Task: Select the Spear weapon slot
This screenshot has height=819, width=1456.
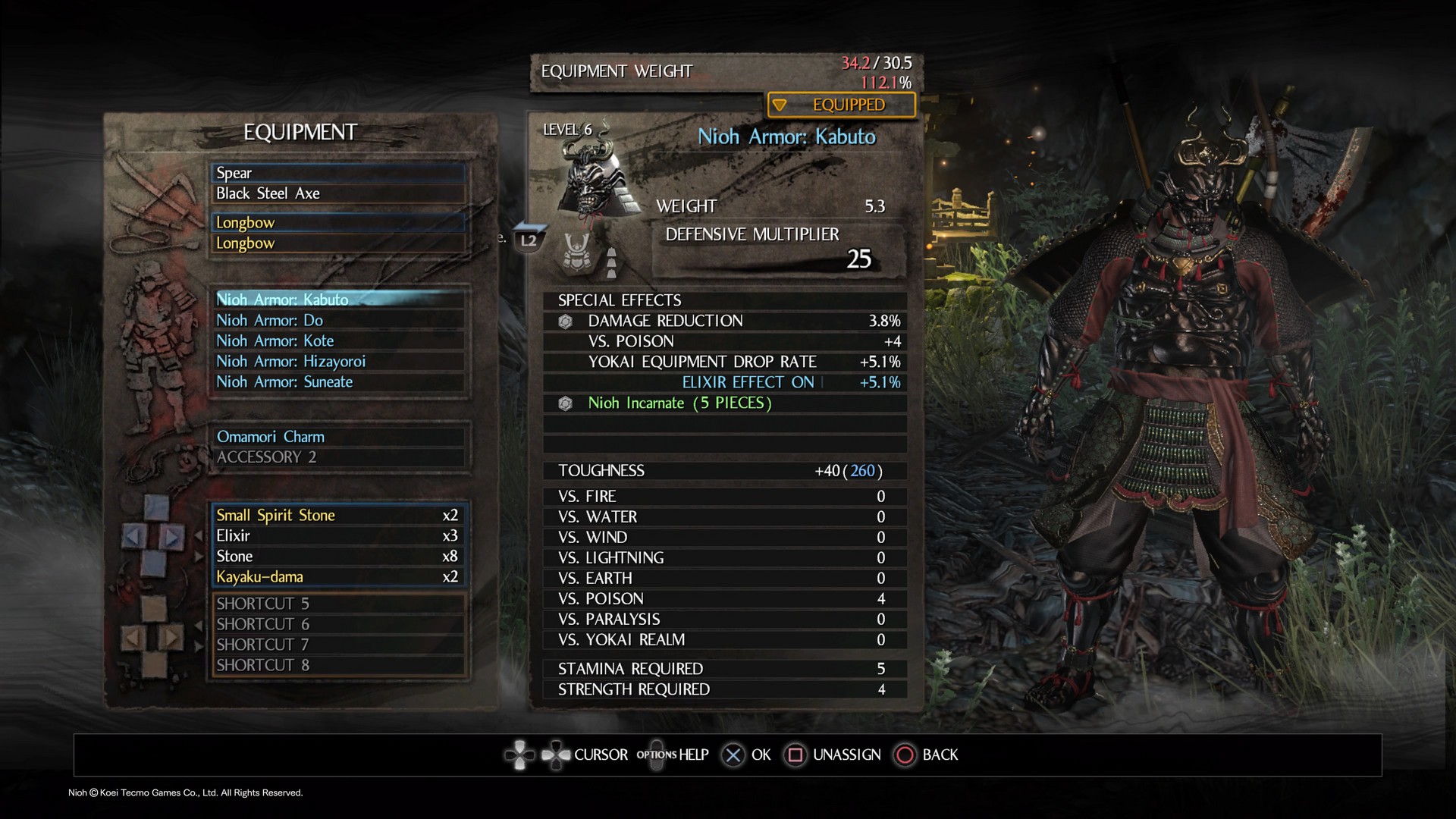Action: pyautogui.click(x=338, y=173)
